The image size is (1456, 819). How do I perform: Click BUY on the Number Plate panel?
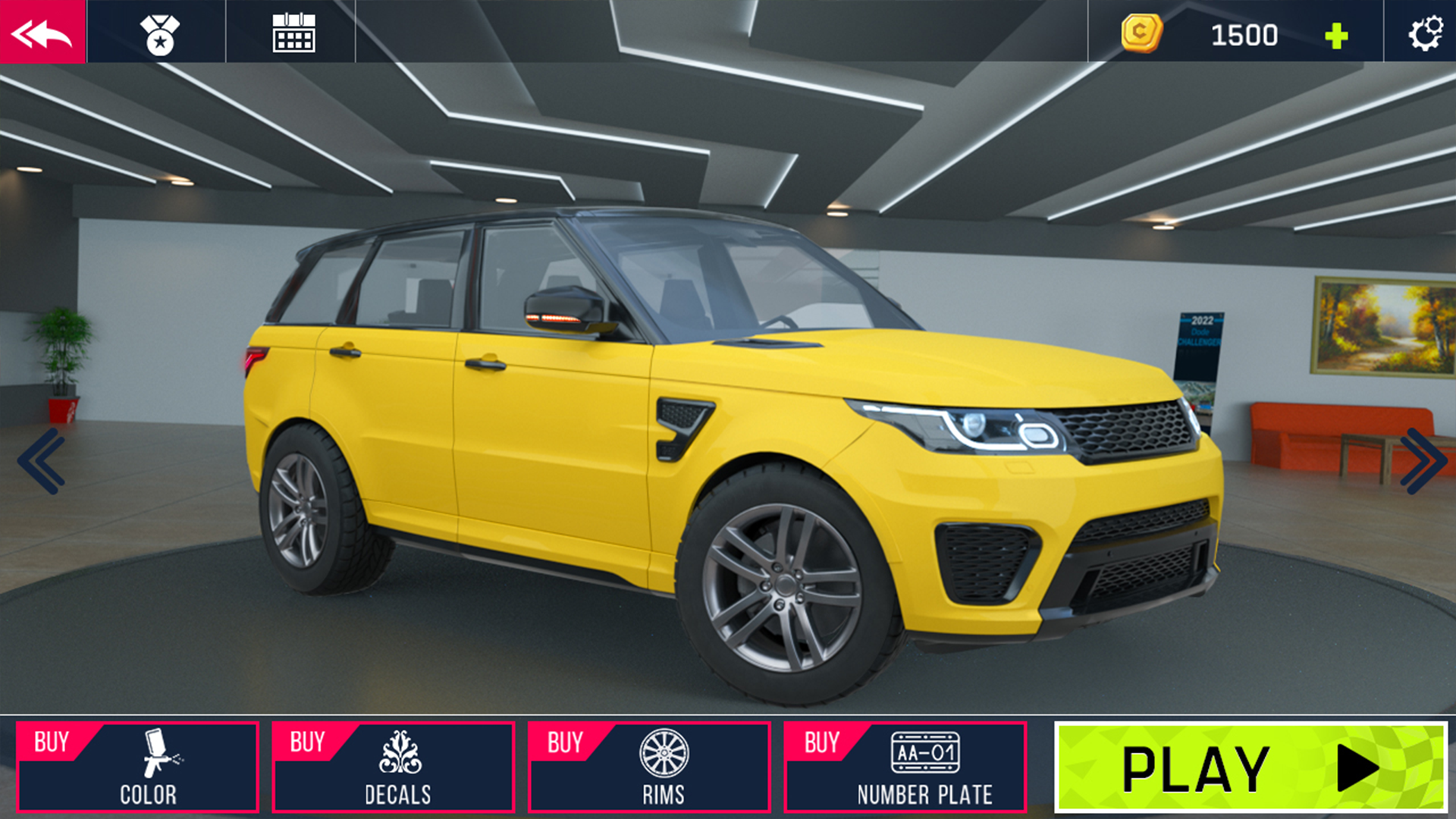[823, 742]
